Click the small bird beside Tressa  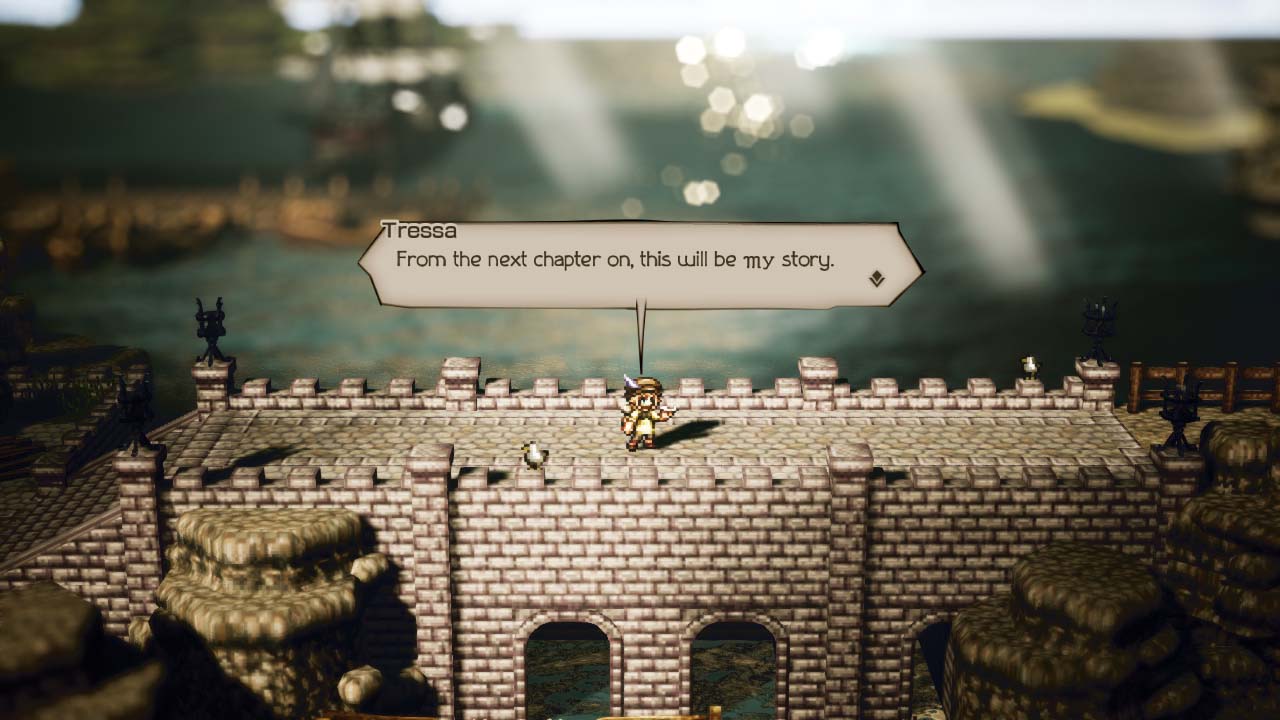[532, 453]
